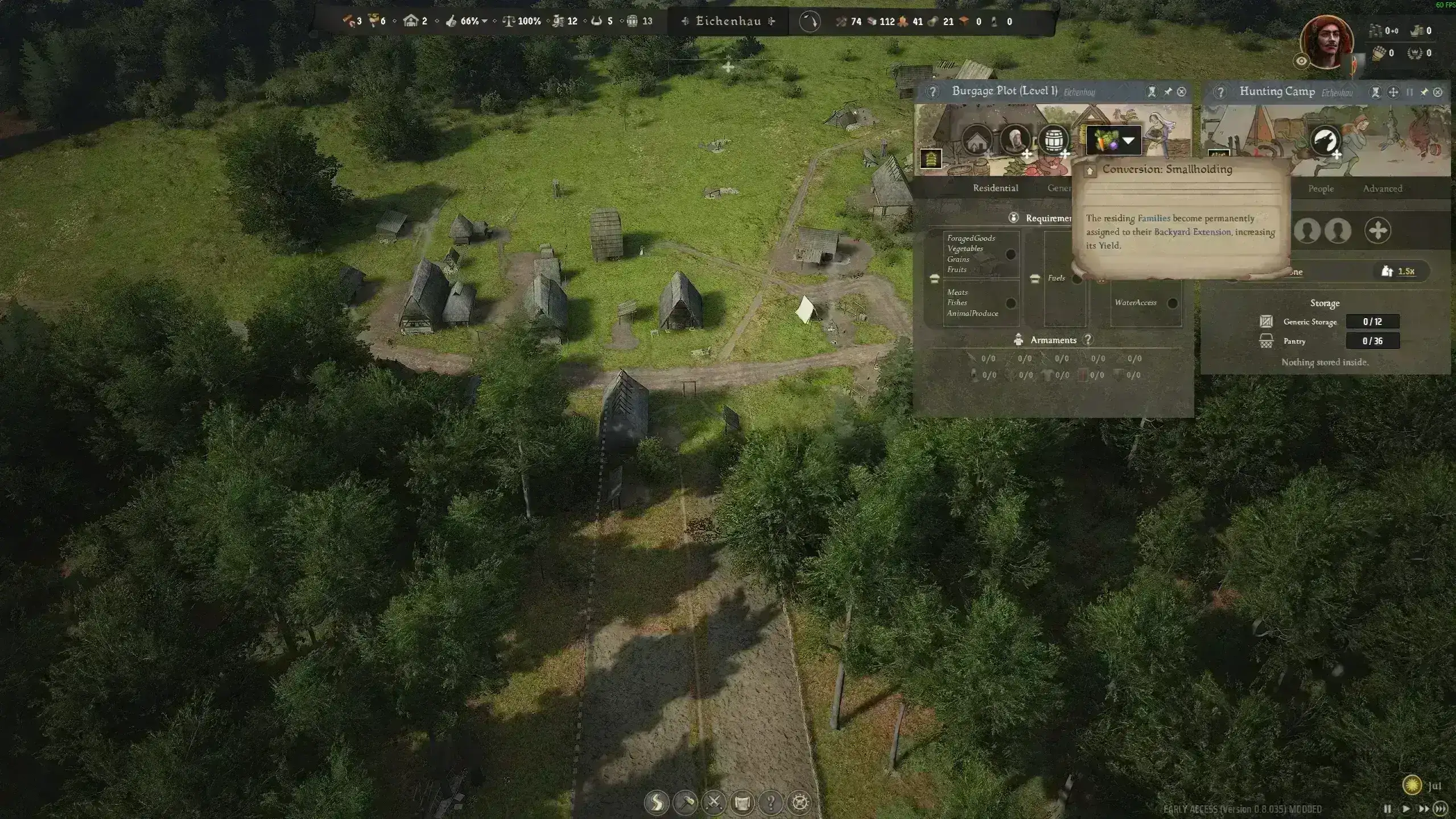The height and width of the screenshot is (819, 1456).
Task: Assign a family with the plus button
Action: [1377, 231]
